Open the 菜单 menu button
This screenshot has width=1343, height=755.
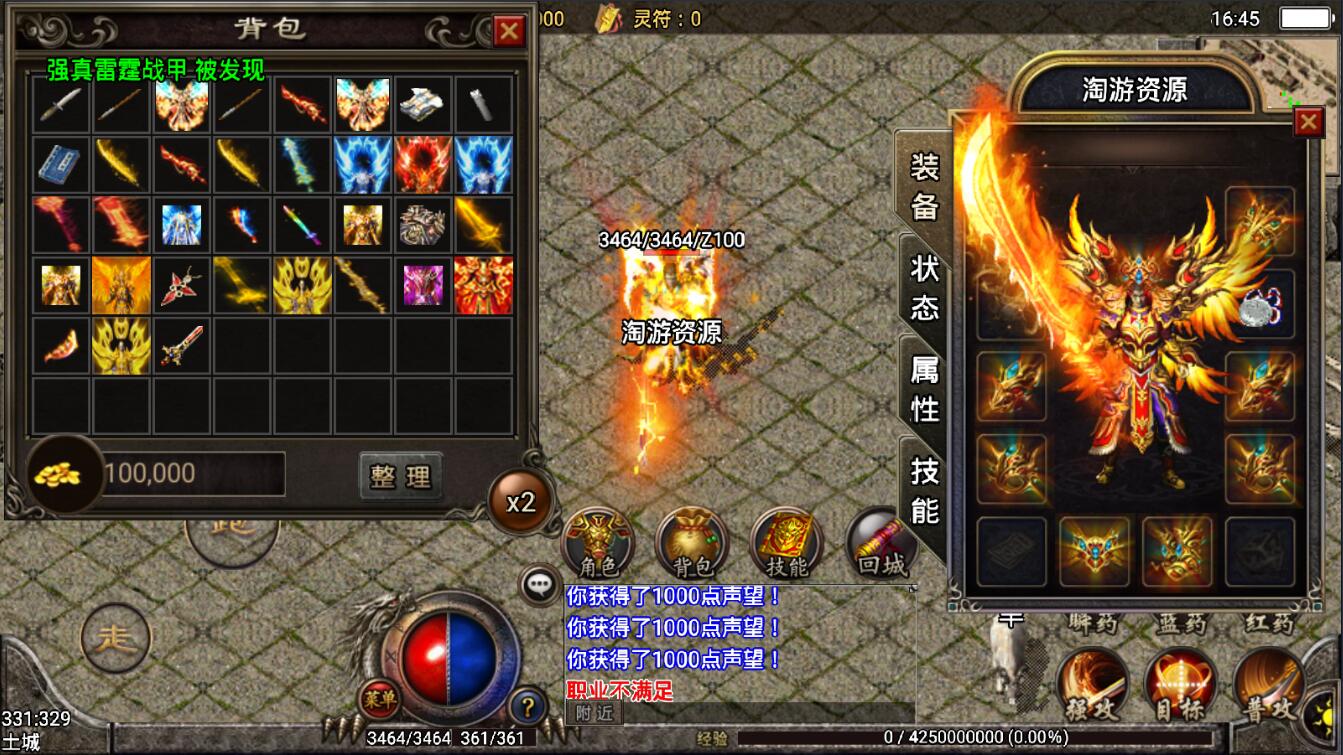(x=378, y=698)
